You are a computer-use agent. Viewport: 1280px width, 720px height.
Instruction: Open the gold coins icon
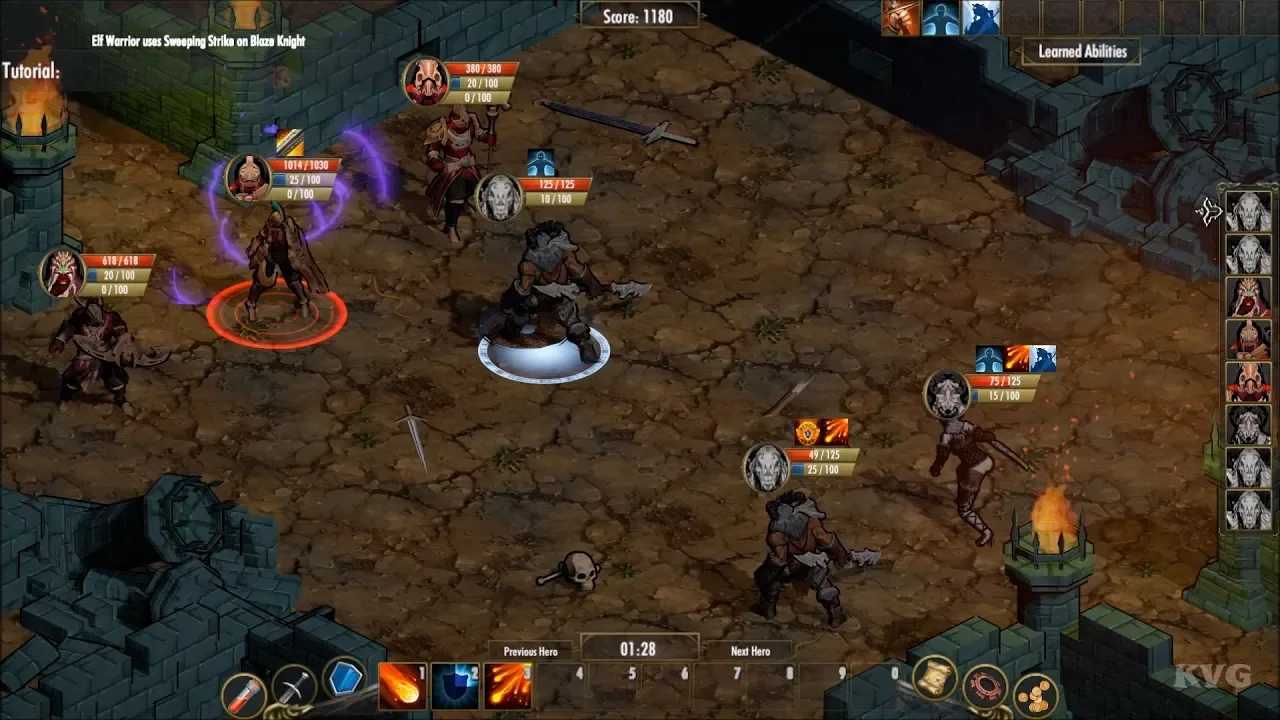[1036, 694]
